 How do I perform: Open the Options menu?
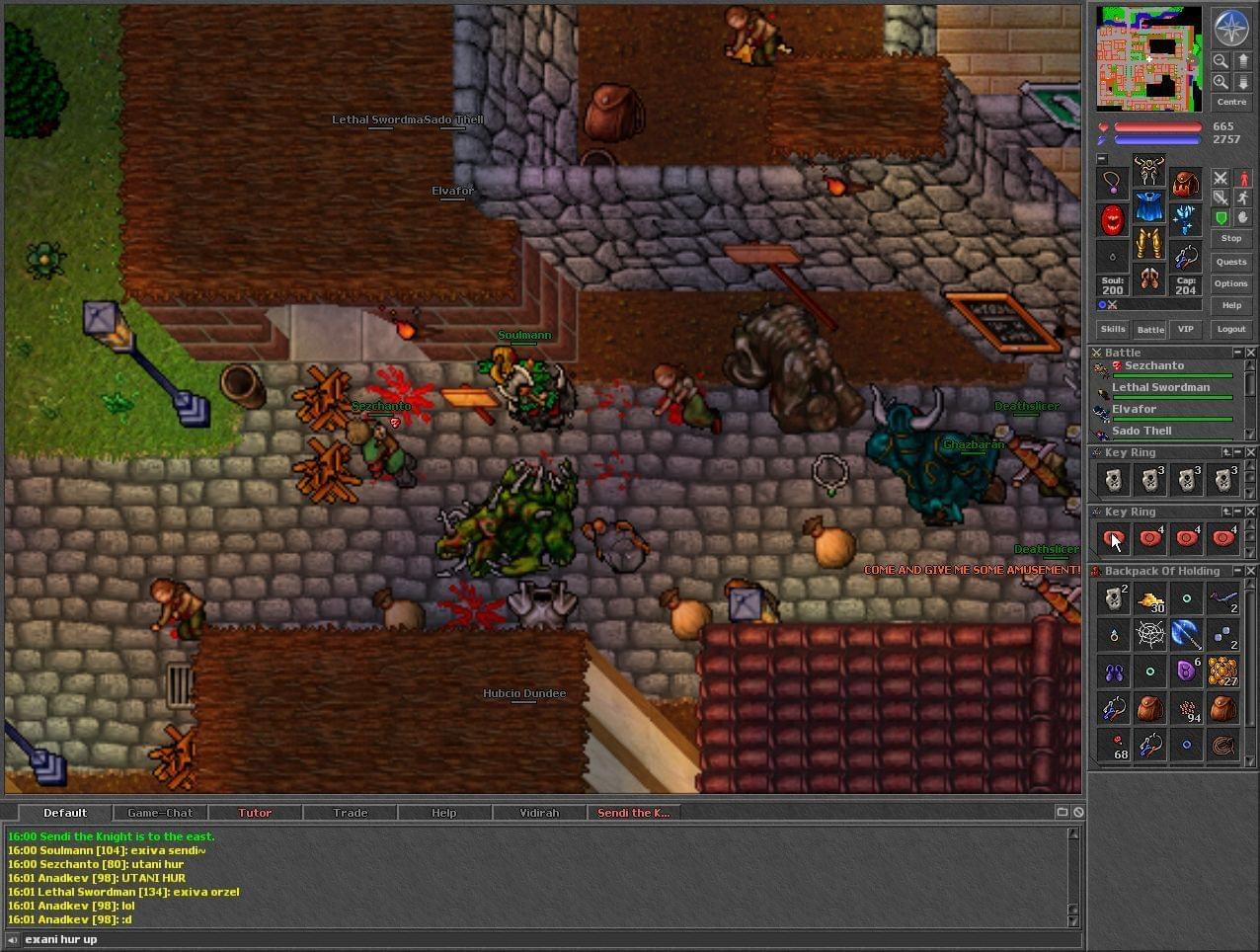[x=1231, y=283]
